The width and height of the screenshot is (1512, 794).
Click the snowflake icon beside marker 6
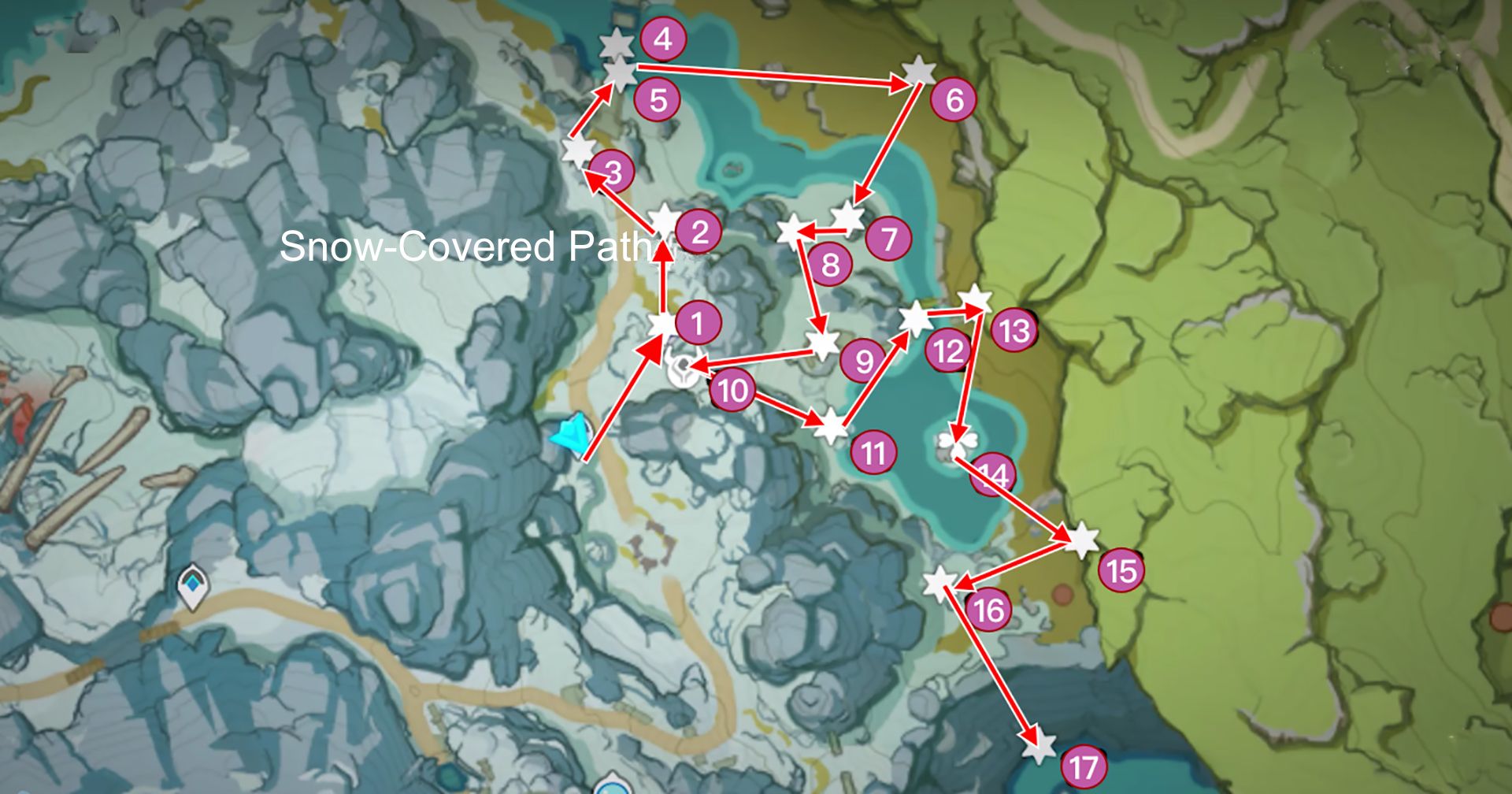click(x=917, y=71)
